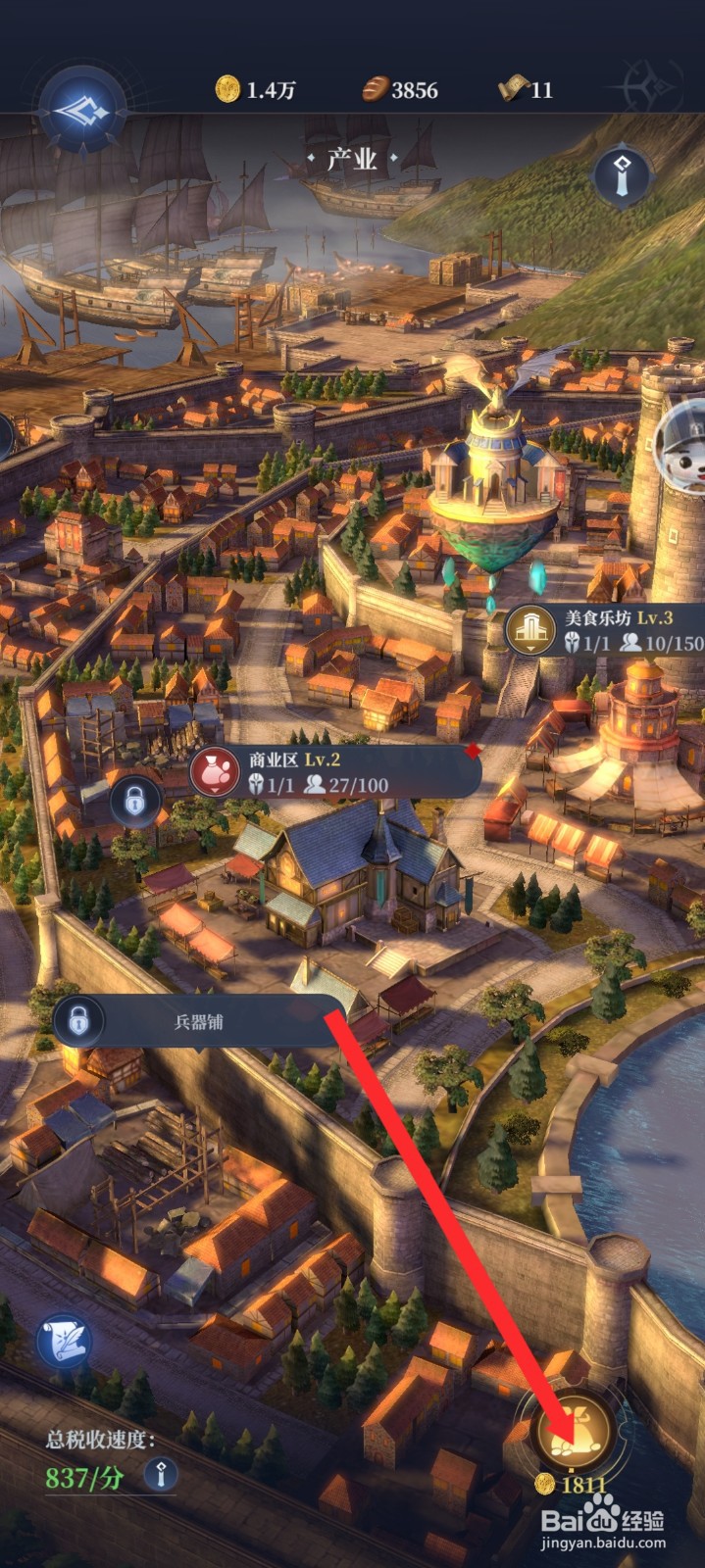Tap the gold coin currency counter

point(256,90)
